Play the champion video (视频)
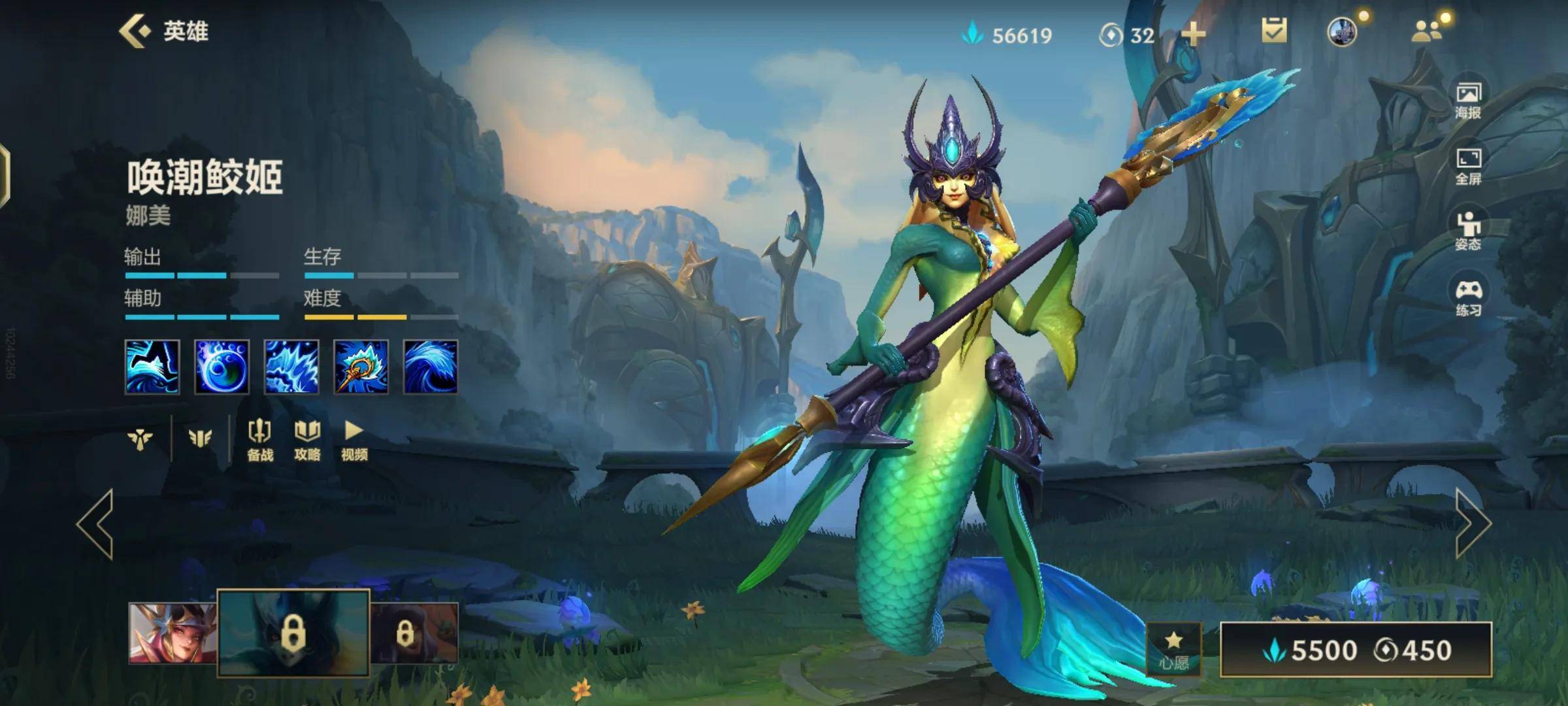 coord(354,440)
